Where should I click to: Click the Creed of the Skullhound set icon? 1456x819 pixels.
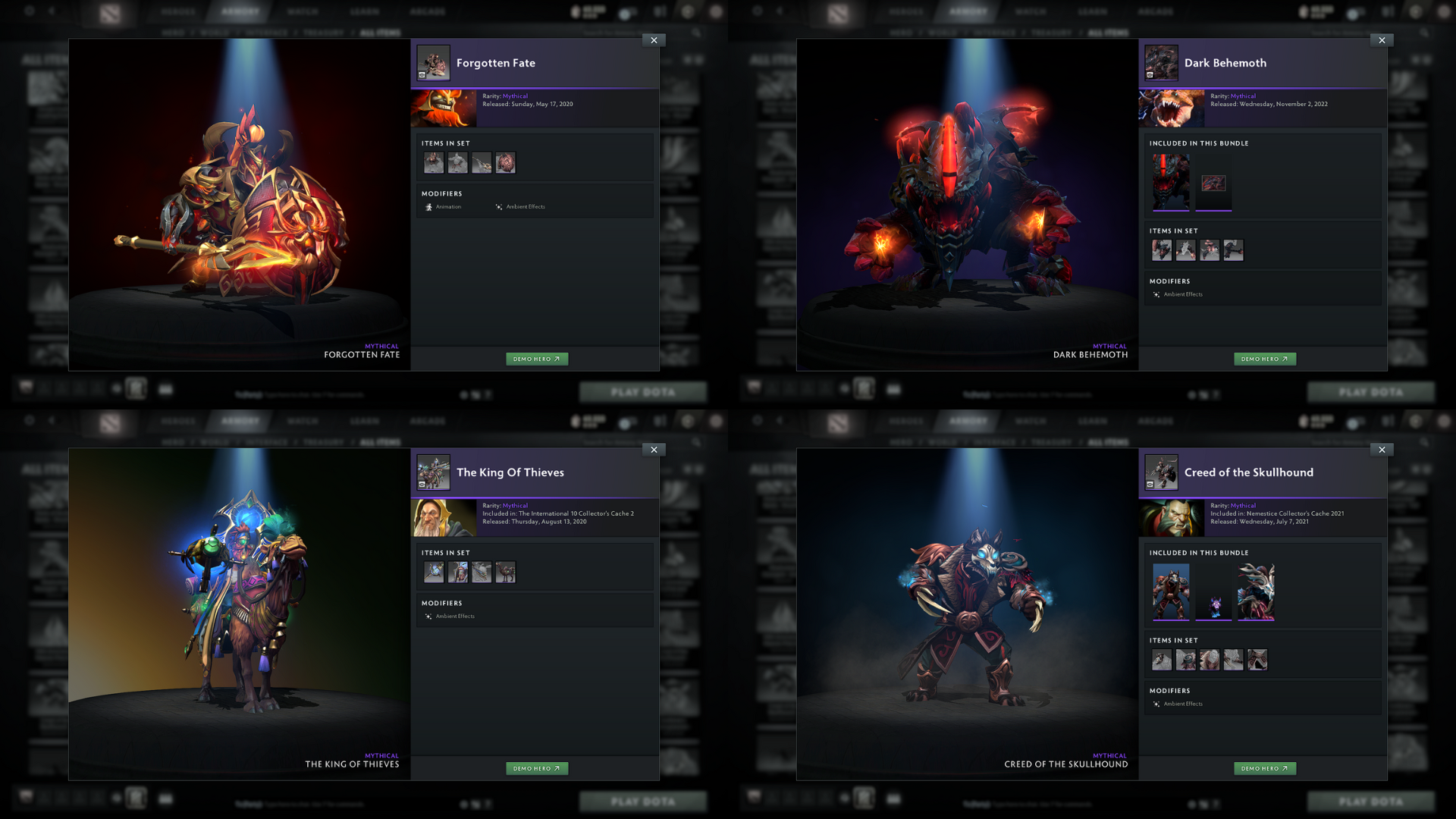[x=1160, y=472]
